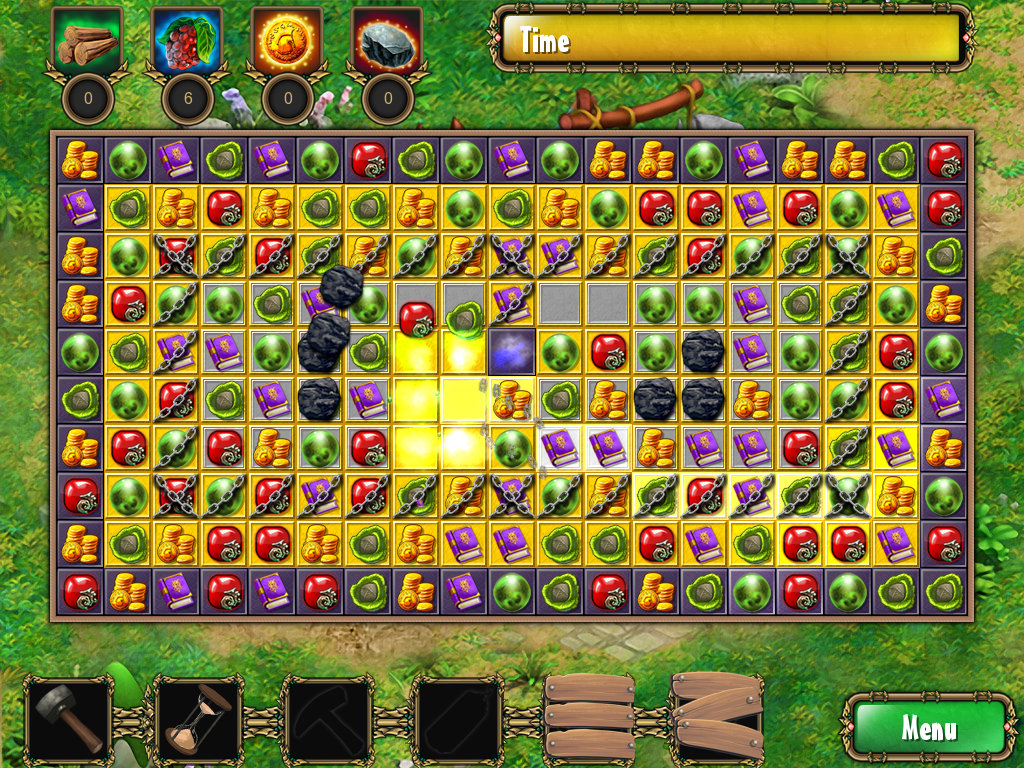The image size is (1024, 768).
Task: Open the green Menu button
Action: 927,727
